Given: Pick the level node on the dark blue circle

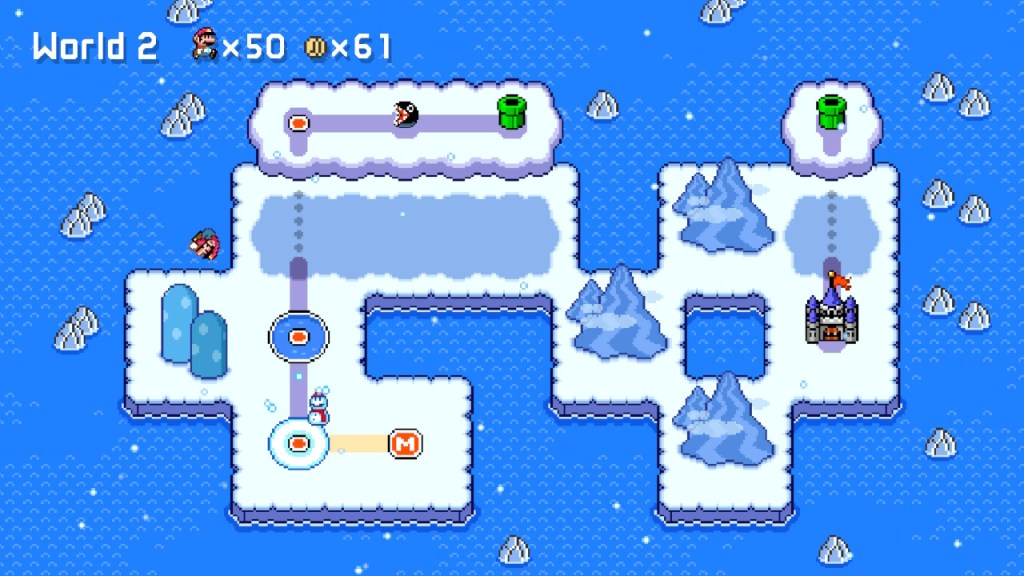Looking at the screenshot, I should click(298, 337).
